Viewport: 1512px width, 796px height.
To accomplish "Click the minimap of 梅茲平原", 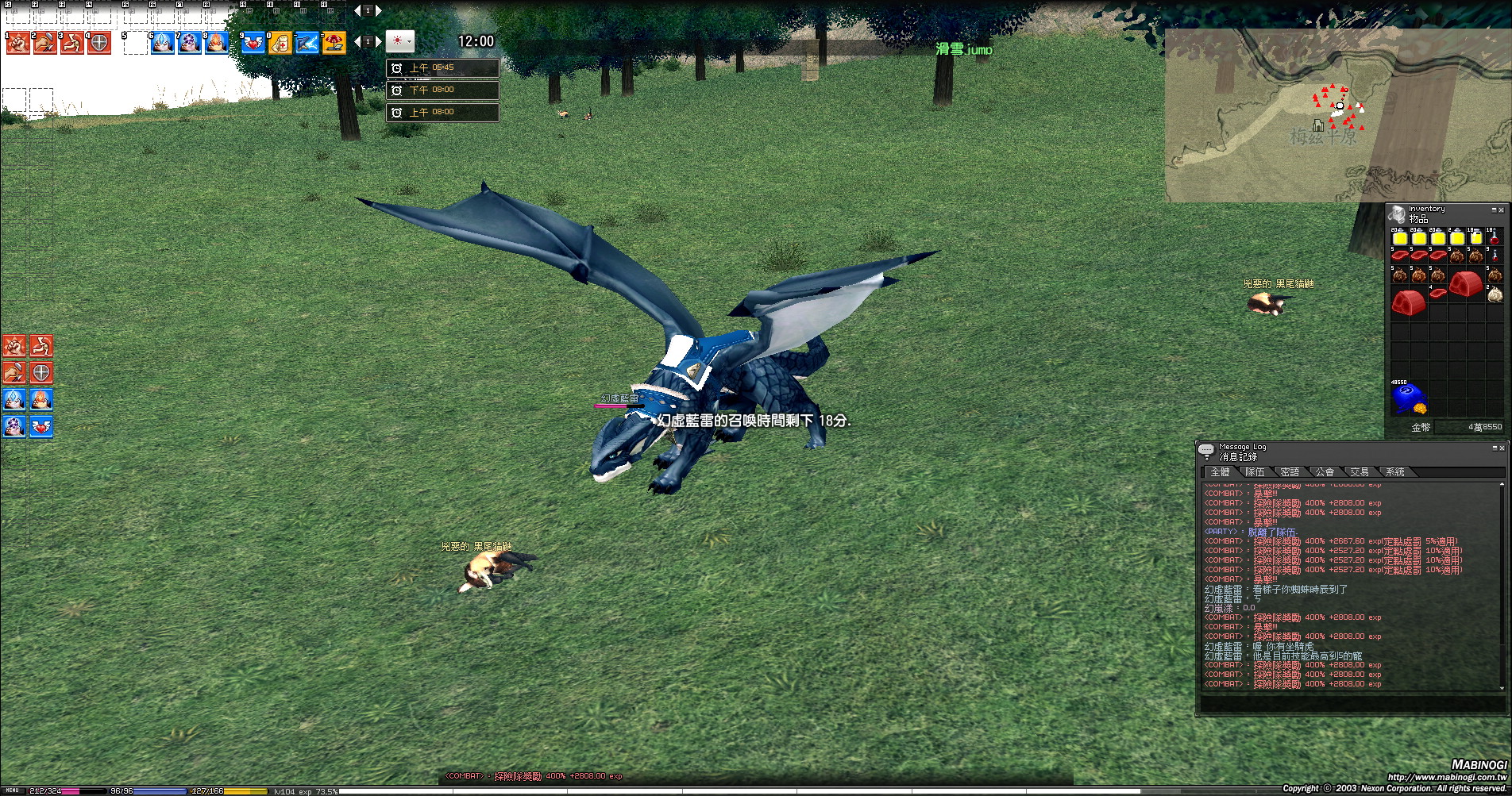I will coord(1337,116).
